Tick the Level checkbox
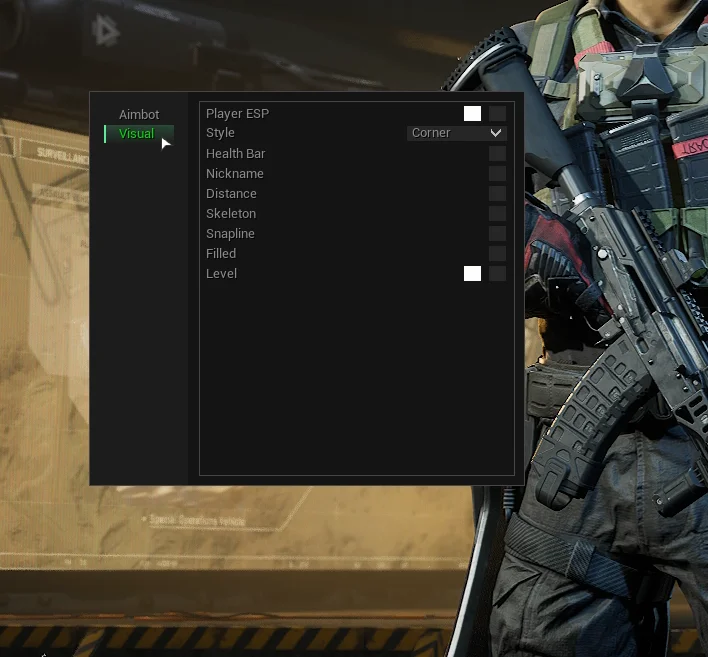 [497, 274]
